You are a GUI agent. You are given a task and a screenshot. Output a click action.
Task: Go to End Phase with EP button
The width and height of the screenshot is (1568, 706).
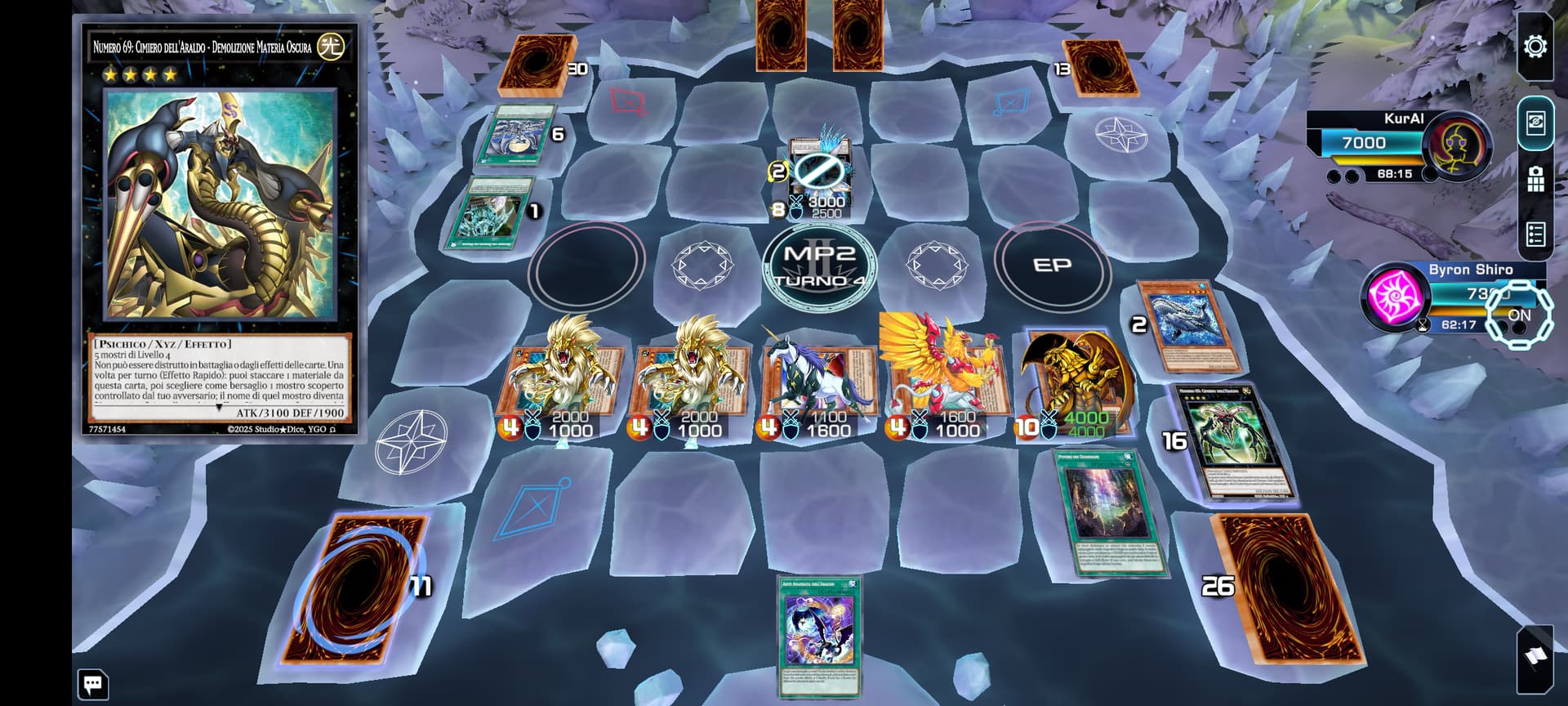click(1052, 266)
